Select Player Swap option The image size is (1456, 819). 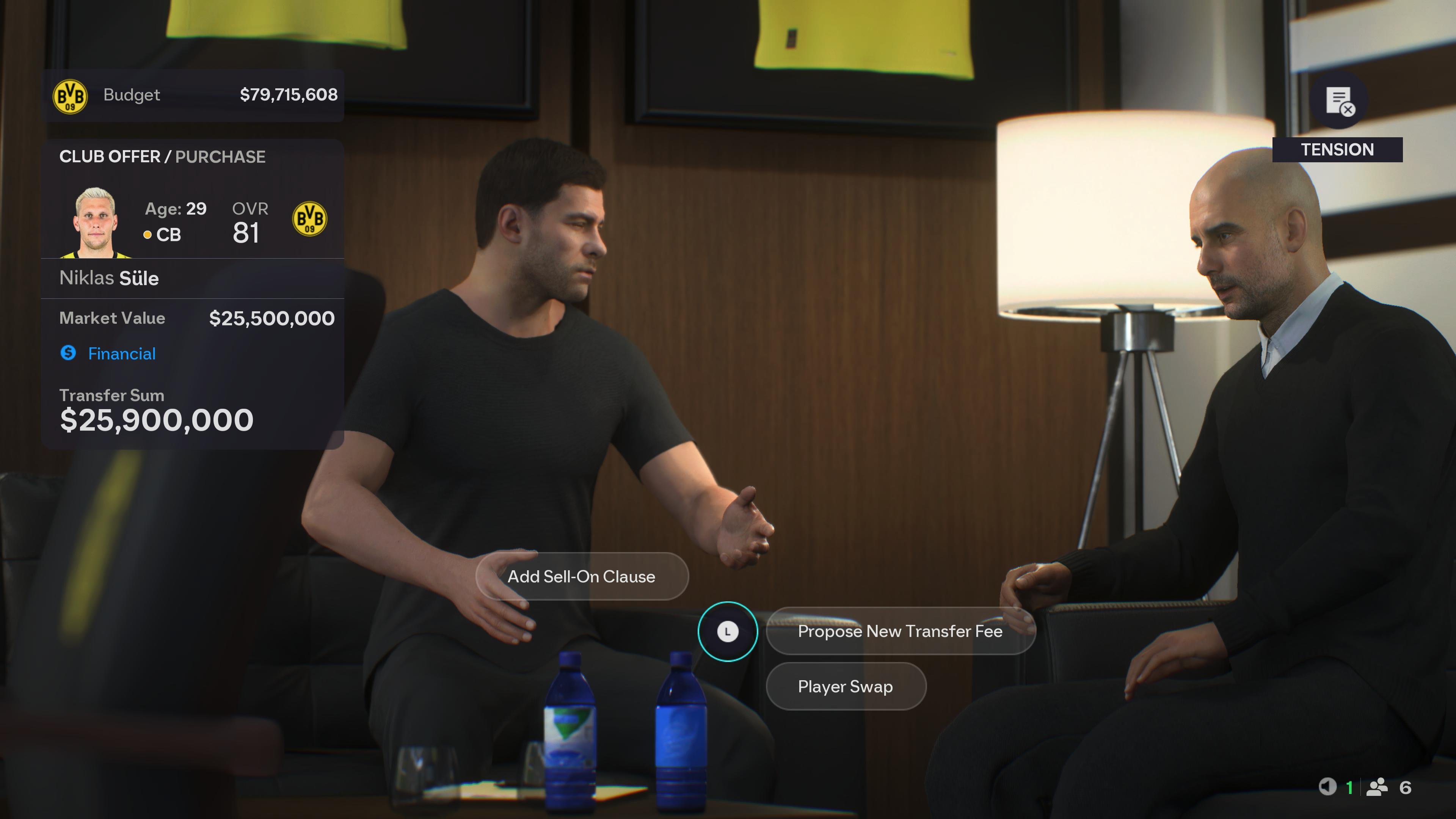click(x=846, y=686)
